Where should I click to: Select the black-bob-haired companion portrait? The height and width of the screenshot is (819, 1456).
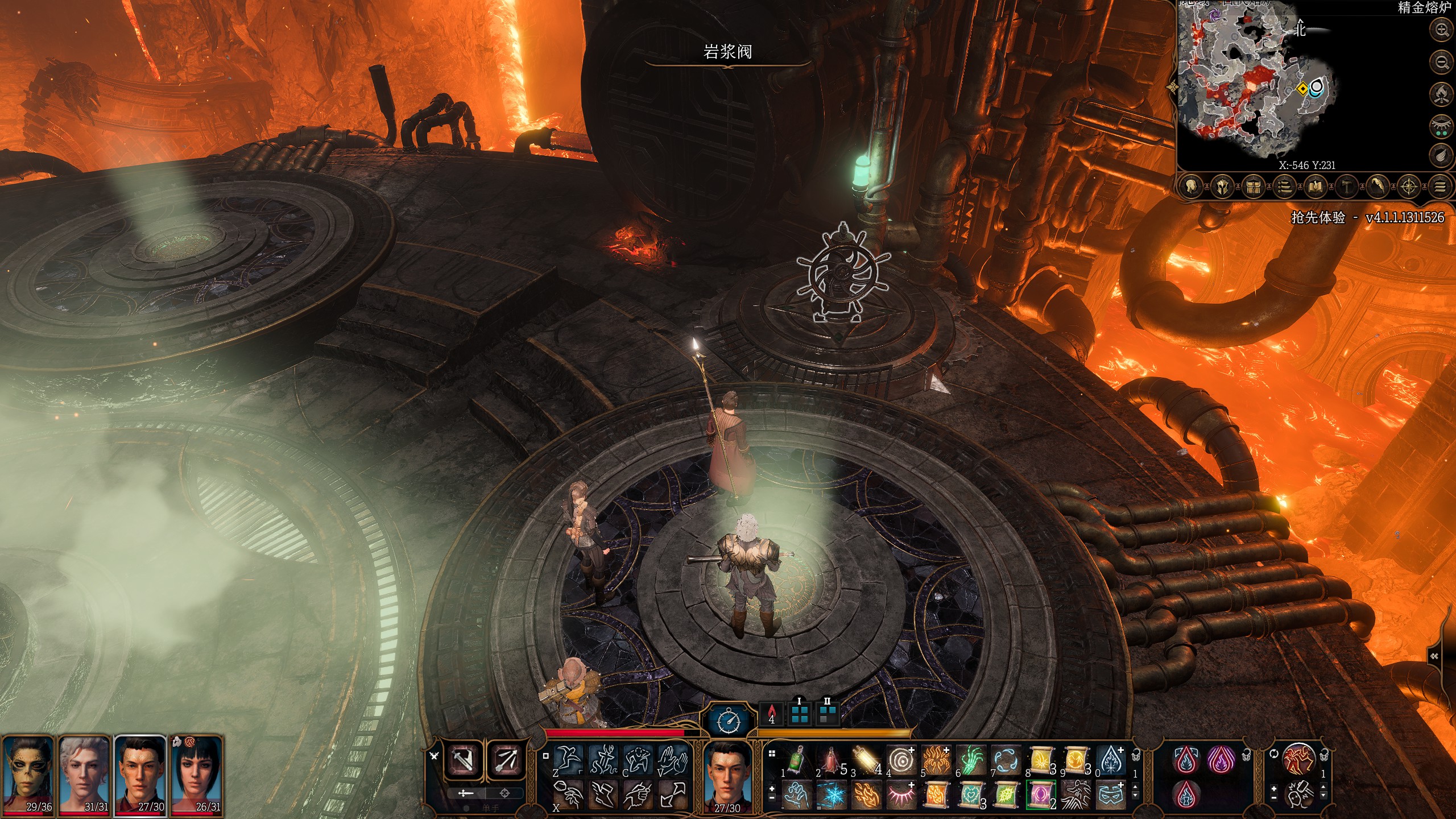point(197,773)
